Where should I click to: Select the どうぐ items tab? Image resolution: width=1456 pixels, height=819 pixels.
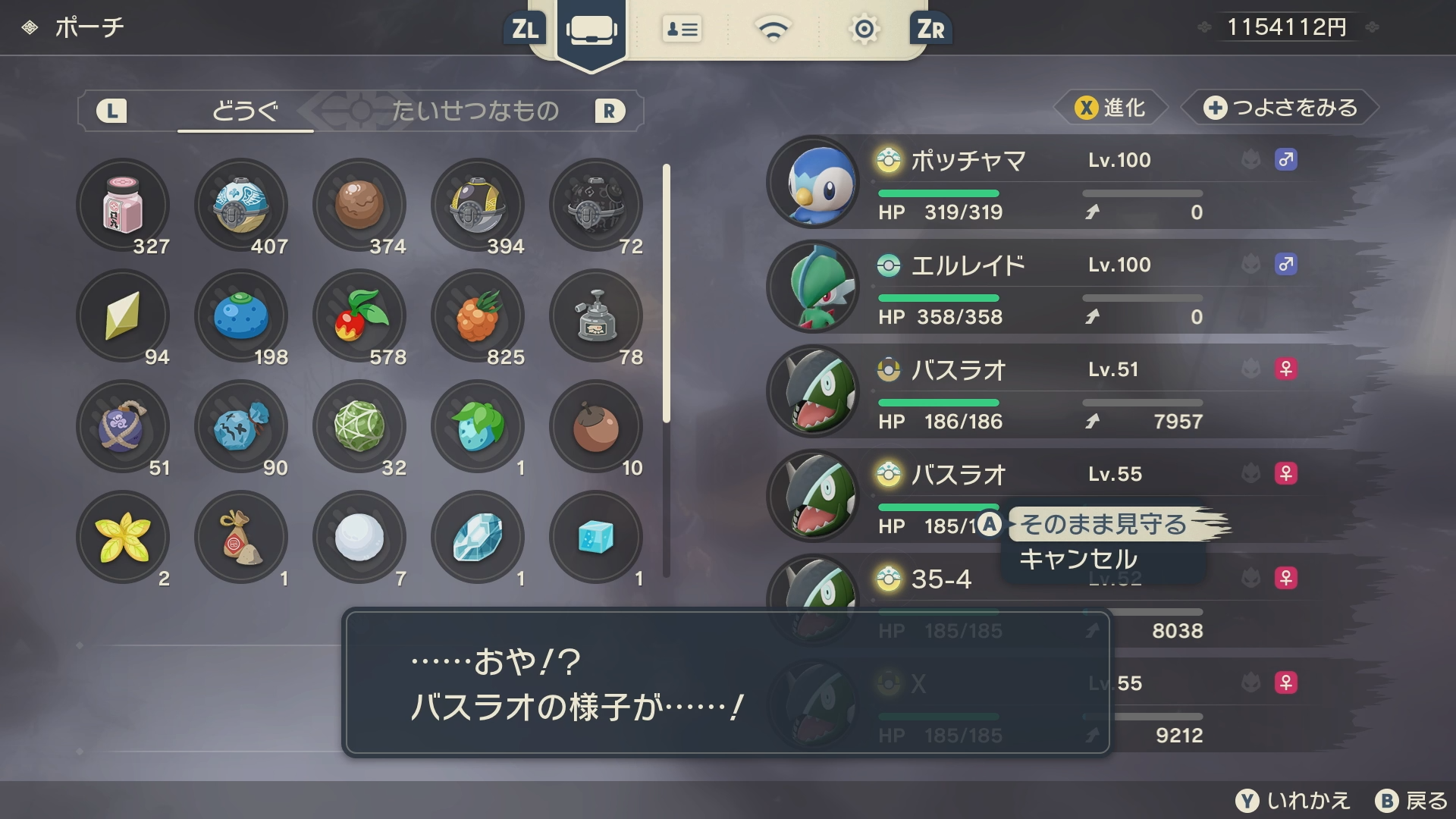[245, 111]
